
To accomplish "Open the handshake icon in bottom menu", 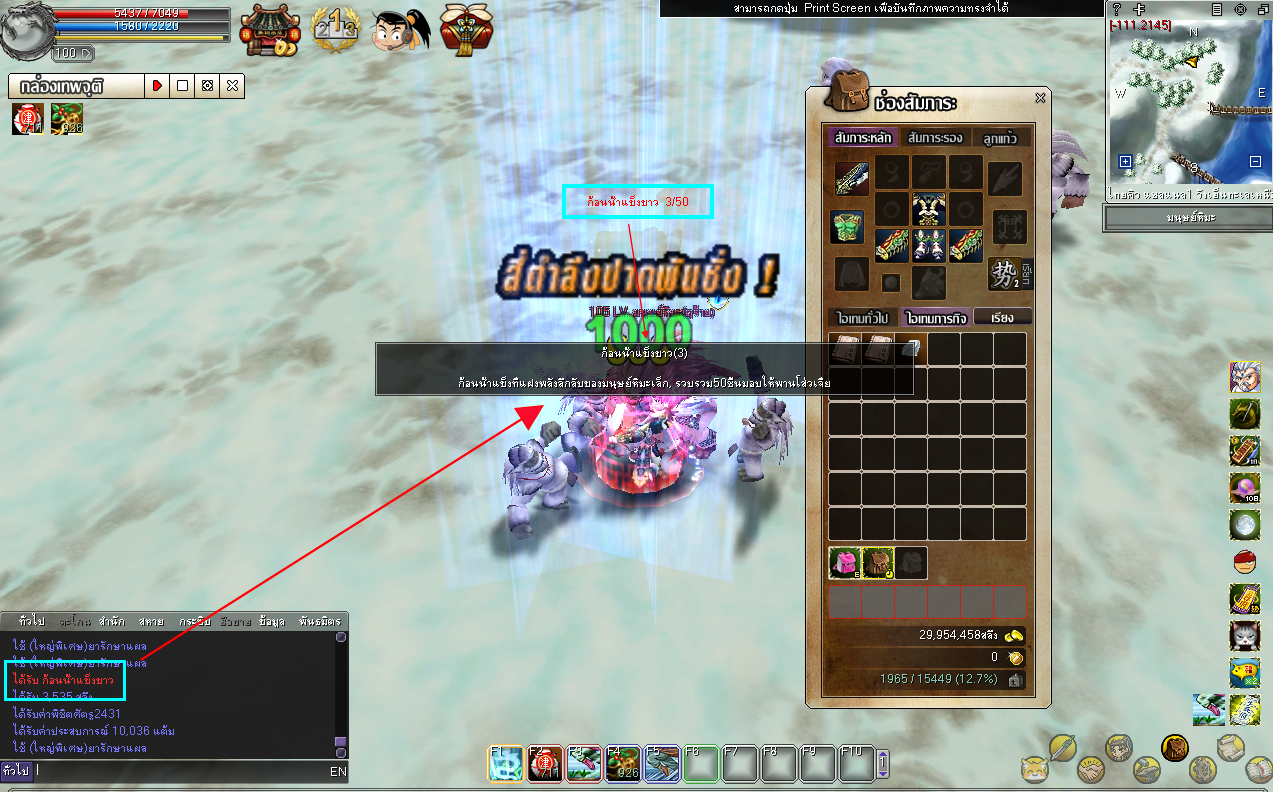I will tap(1091, 771).
